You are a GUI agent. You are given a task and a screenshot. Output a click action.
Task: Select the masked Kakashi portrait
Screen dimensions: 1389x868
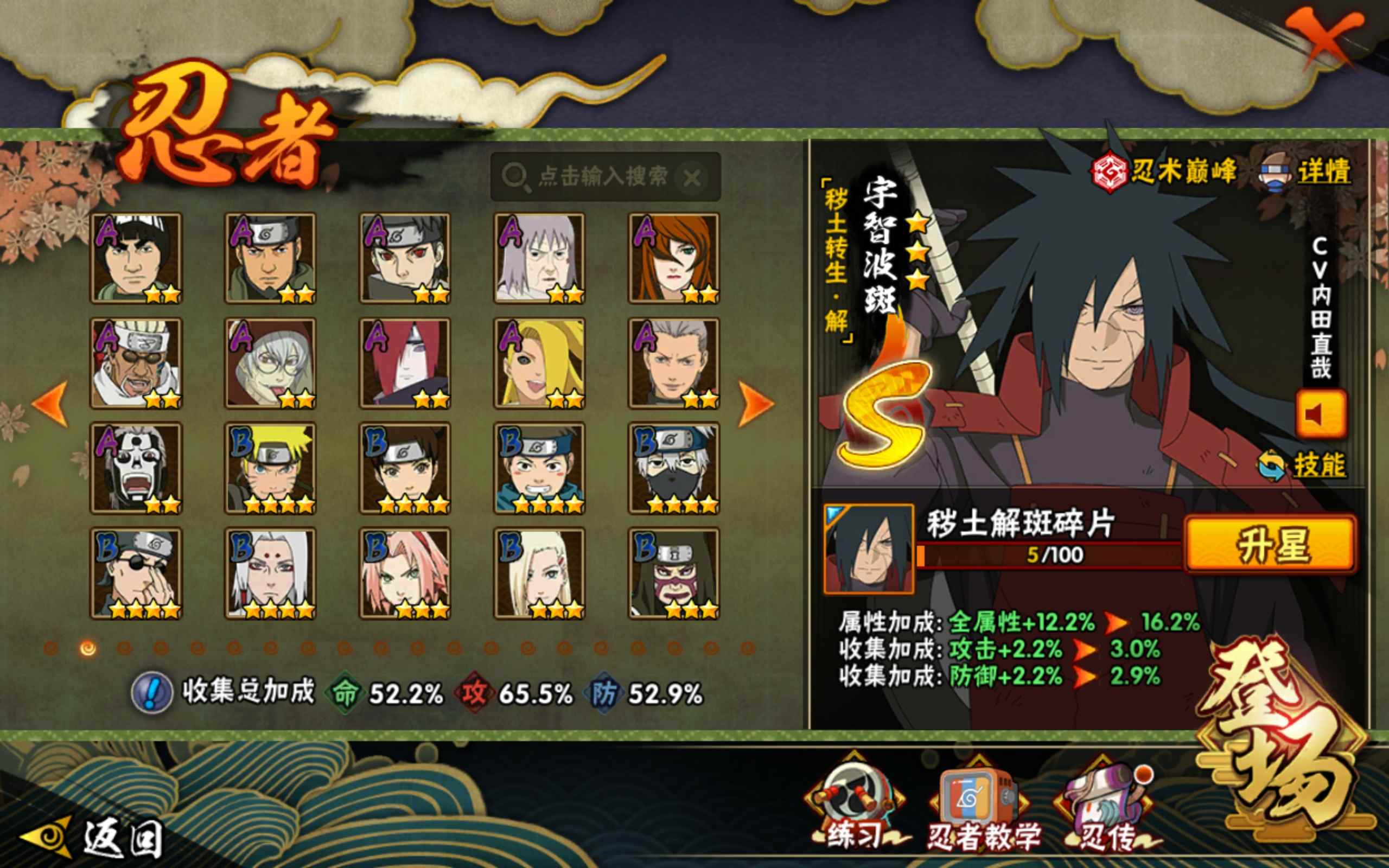coord(674,468)
